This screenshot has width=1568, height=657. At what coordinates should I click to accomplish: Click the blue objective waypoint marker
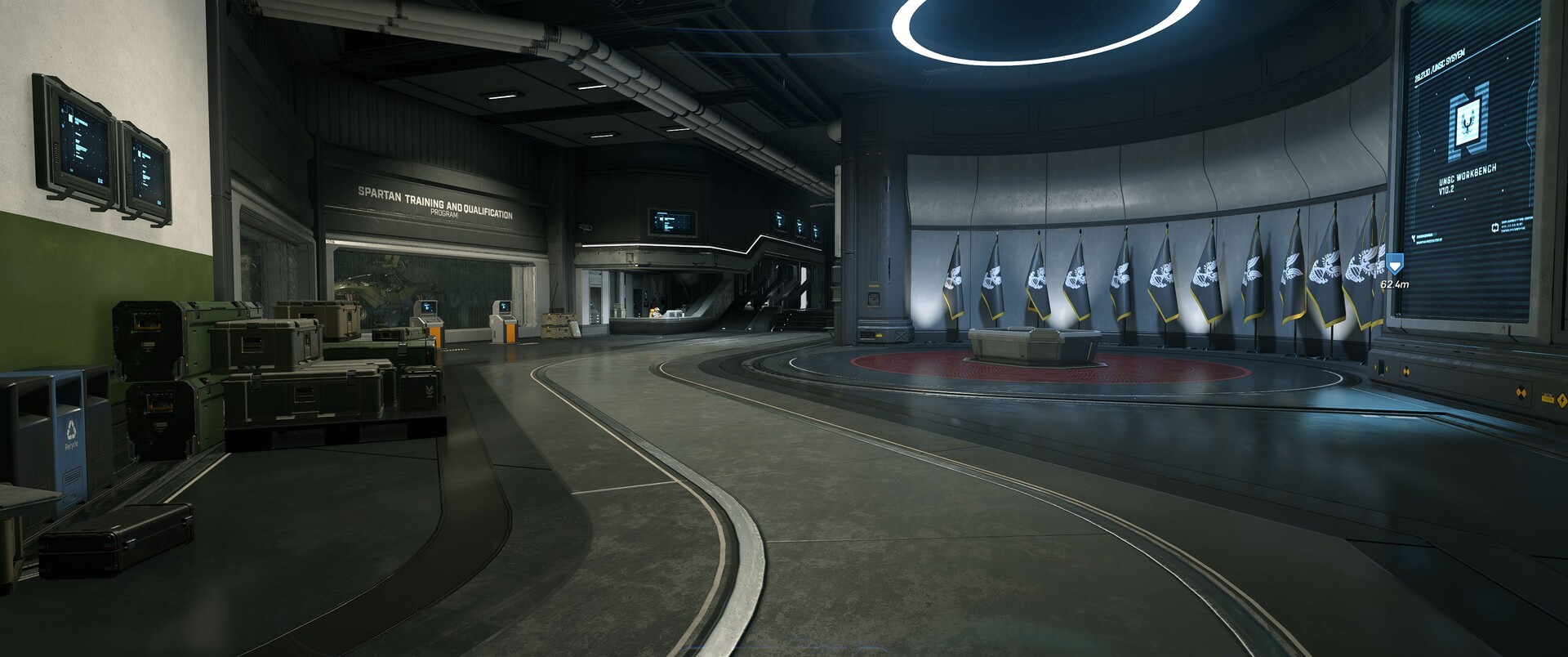pos(1393,264)
